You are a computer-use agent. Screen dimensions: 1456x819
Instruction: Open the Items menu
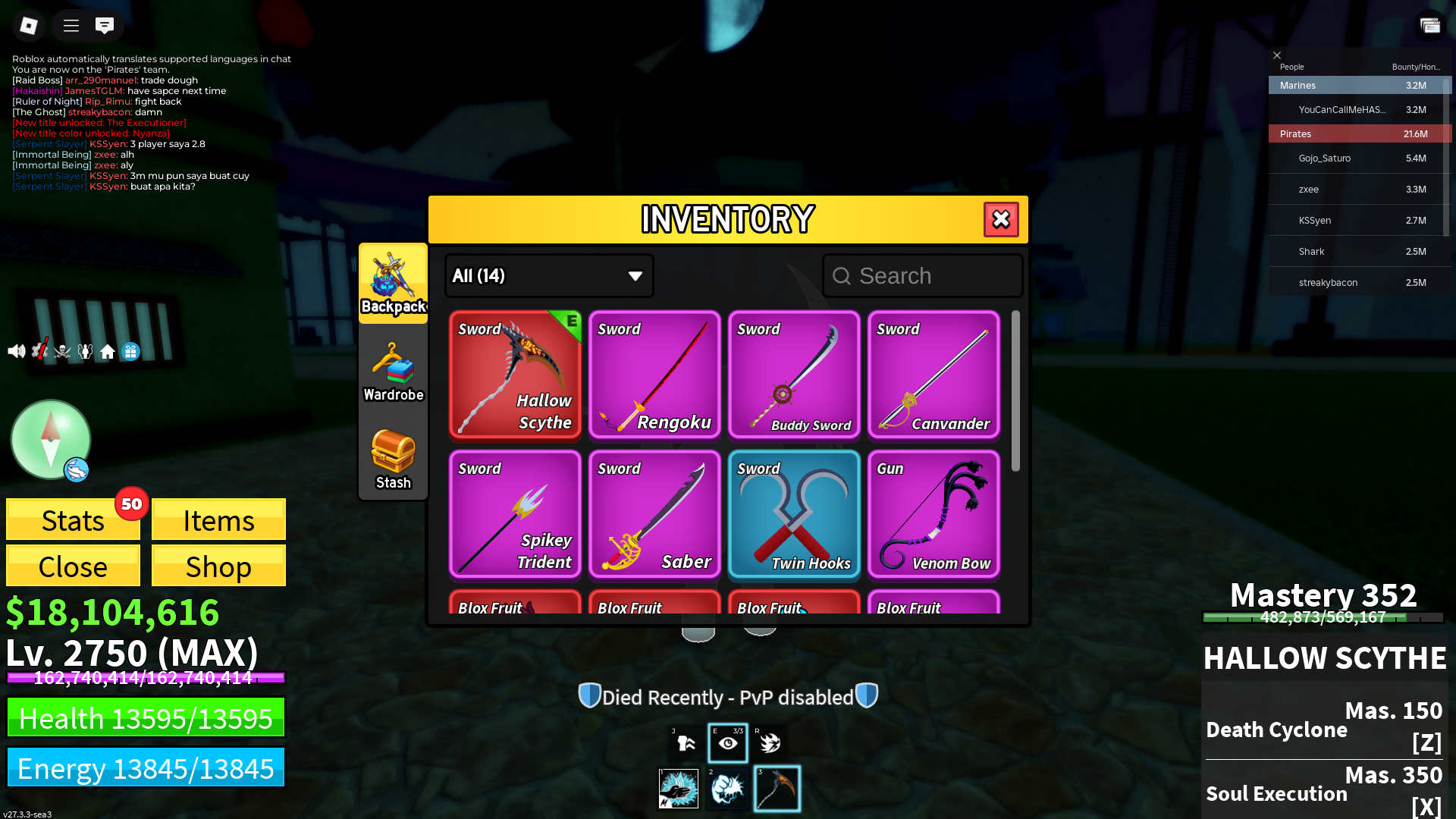point(218,520)
